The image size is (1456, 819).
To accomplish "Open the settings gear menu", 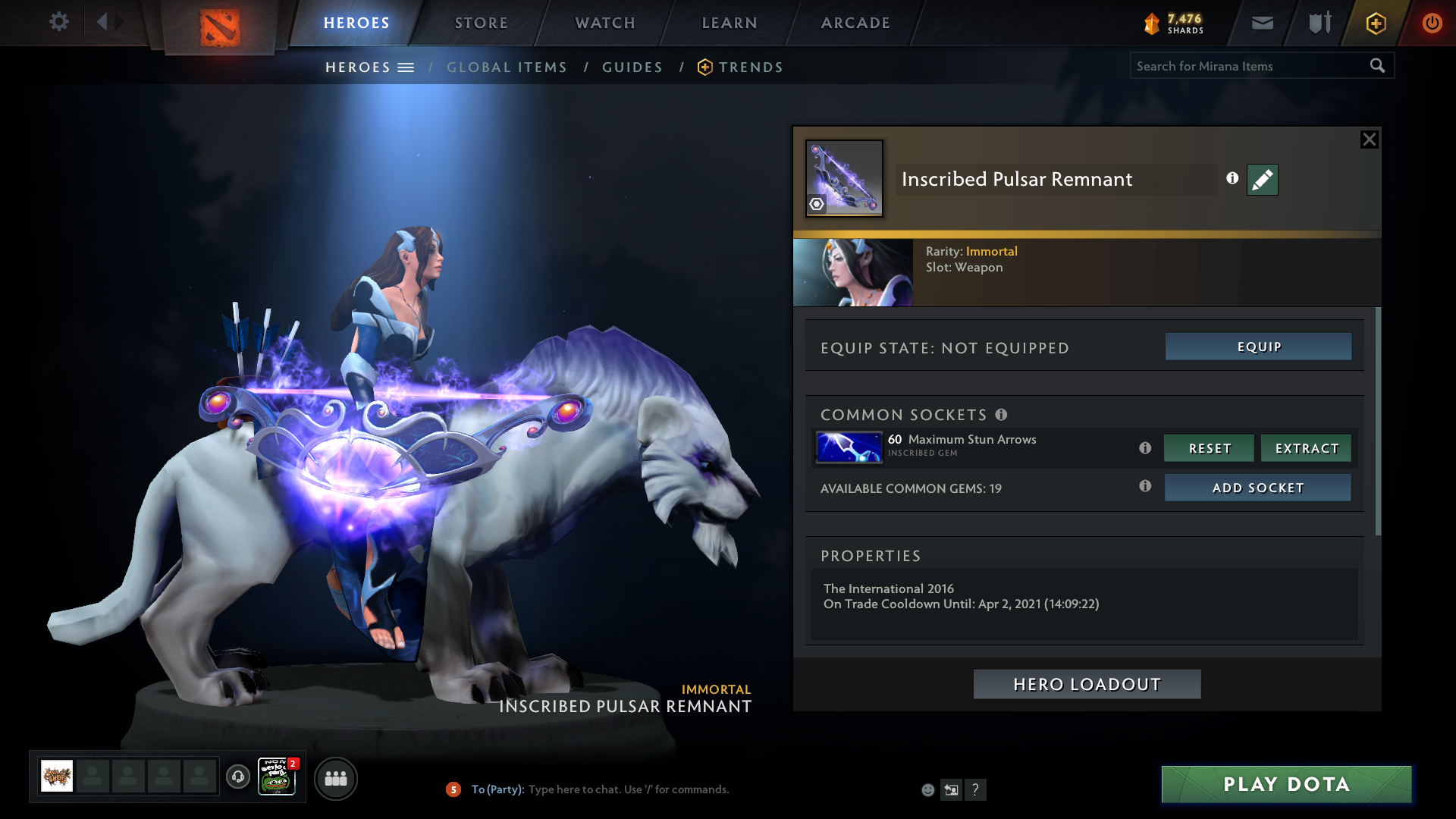I will point(58,22).
